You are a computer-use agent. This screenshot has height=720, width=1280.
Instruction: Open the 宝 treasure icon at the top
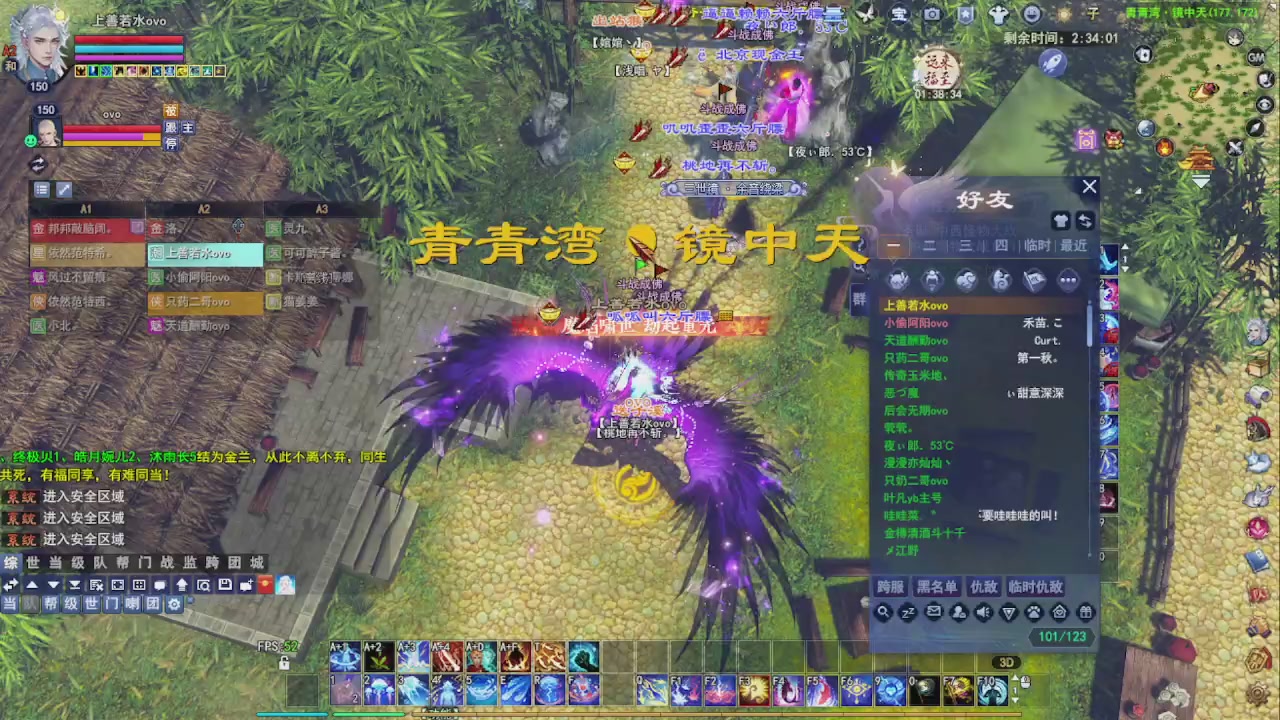(x=900, y=14)
